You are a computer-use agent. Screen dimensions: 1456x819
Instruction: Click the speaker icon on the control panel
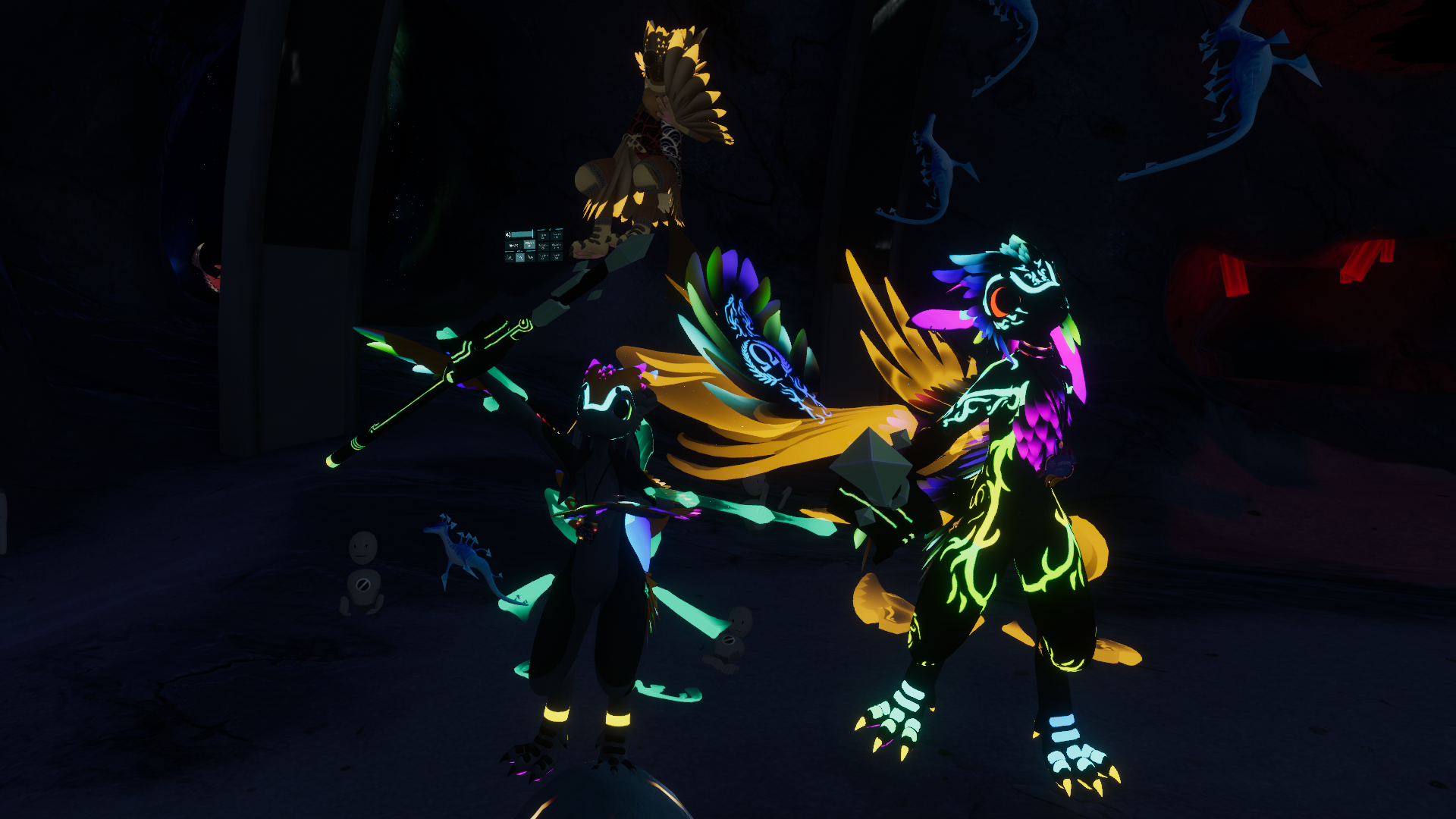[508, 235]
